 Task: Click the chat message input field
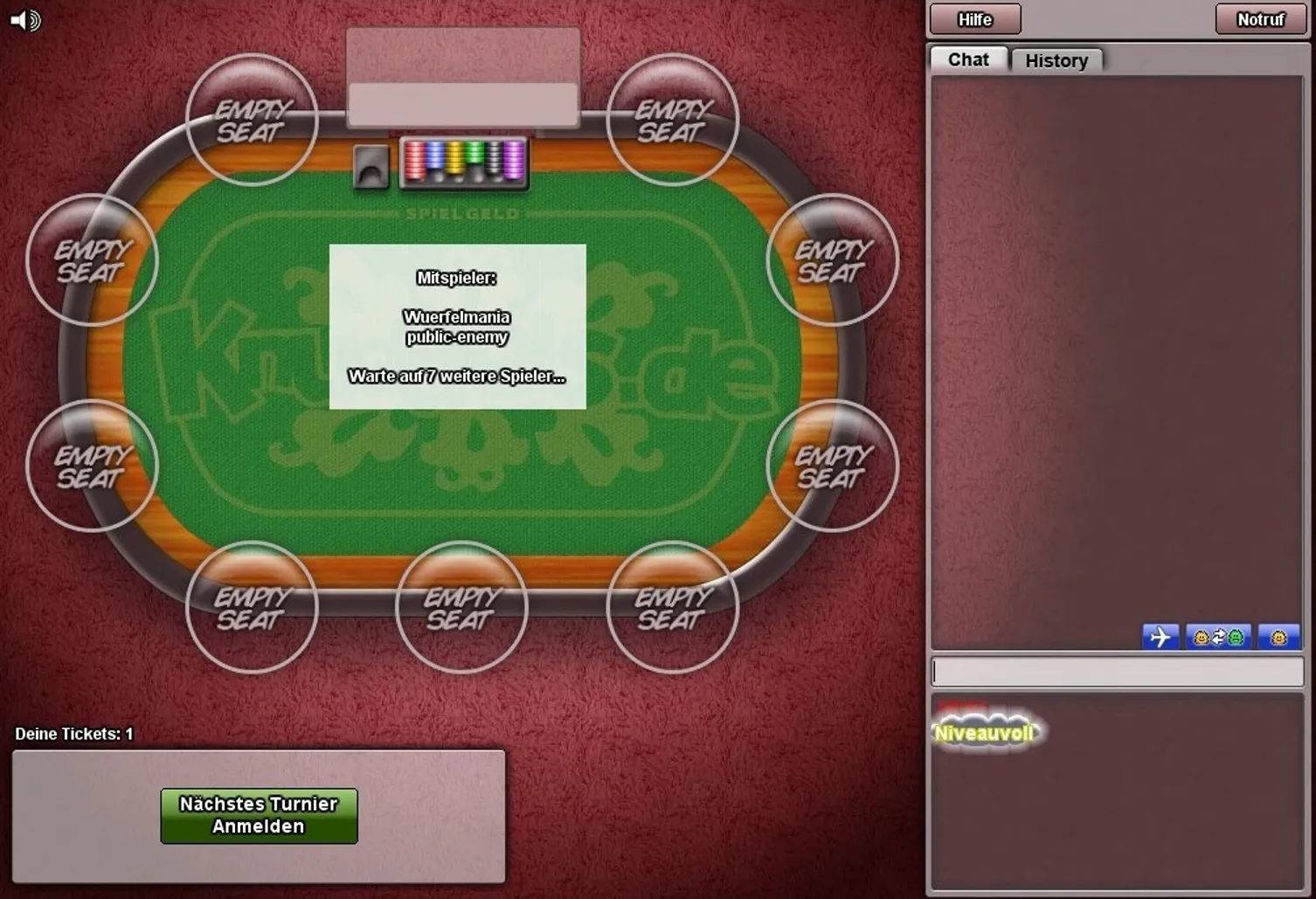point(1119,671)
